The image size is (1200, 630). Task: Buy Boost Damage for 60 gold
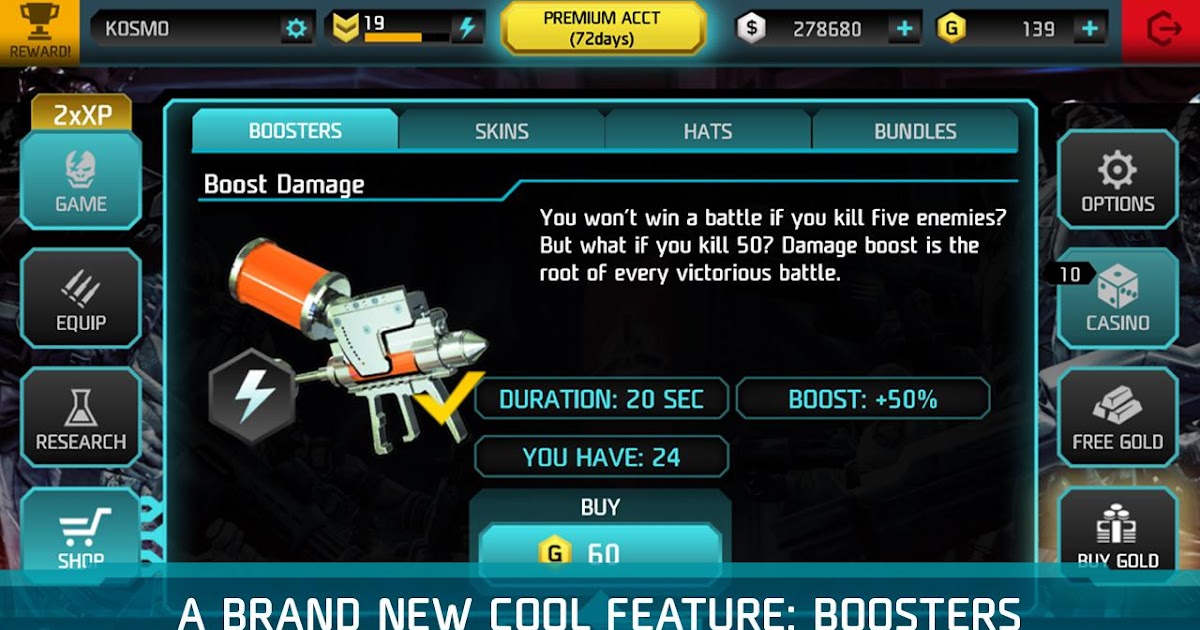(600, 550)
